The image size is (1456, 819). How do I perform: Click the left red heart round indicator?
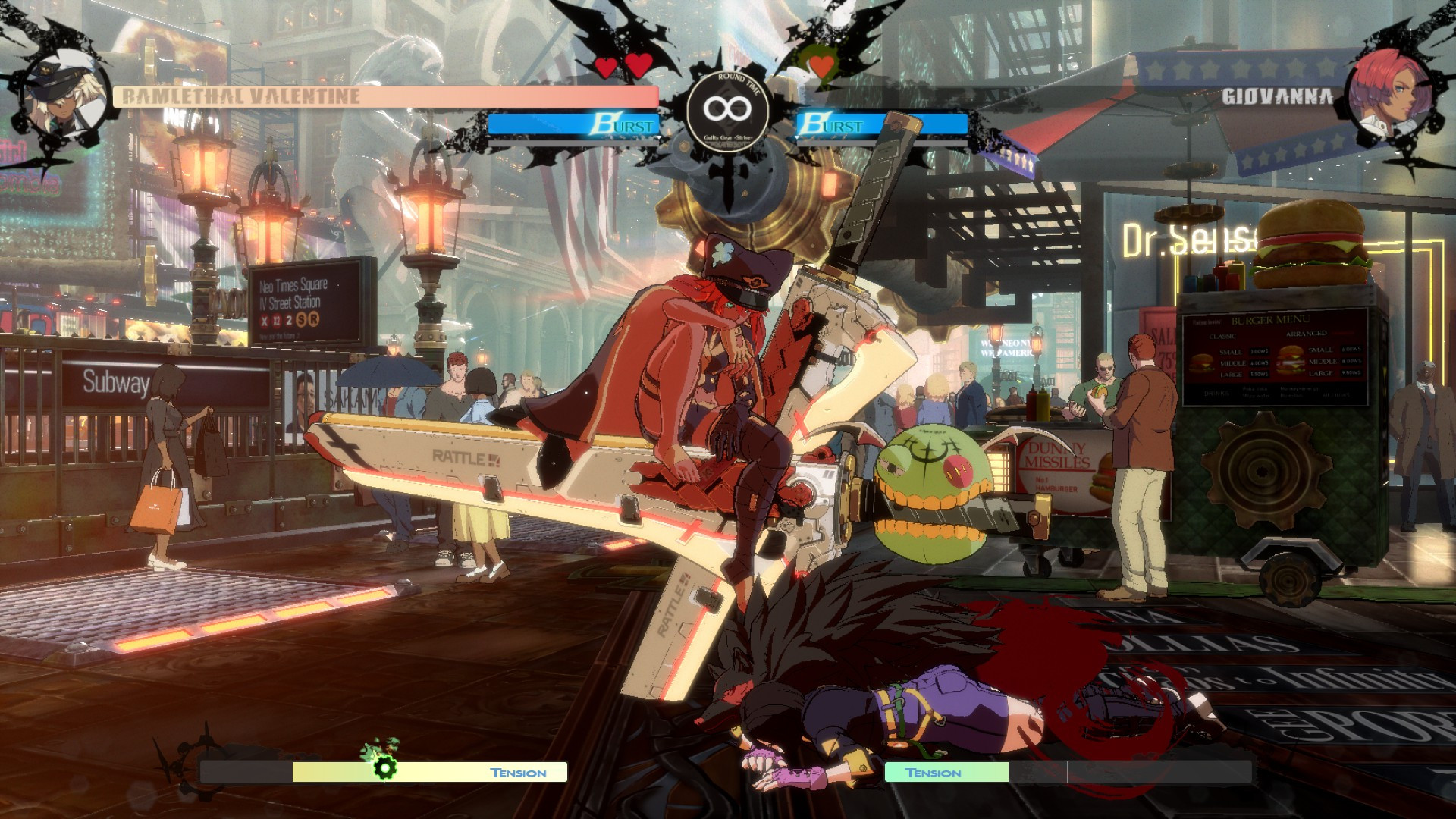pyautogui.click(x=604, y=67)
